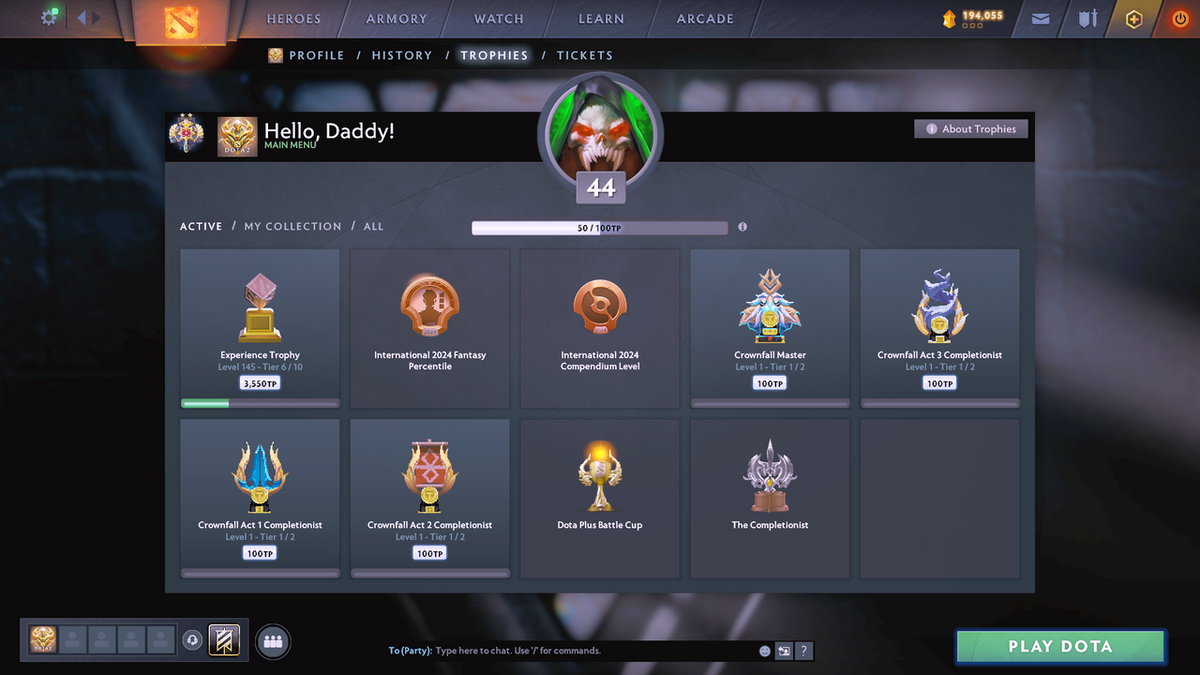
Task: Click the party chat input field
Action: click(x=590, y=651)
